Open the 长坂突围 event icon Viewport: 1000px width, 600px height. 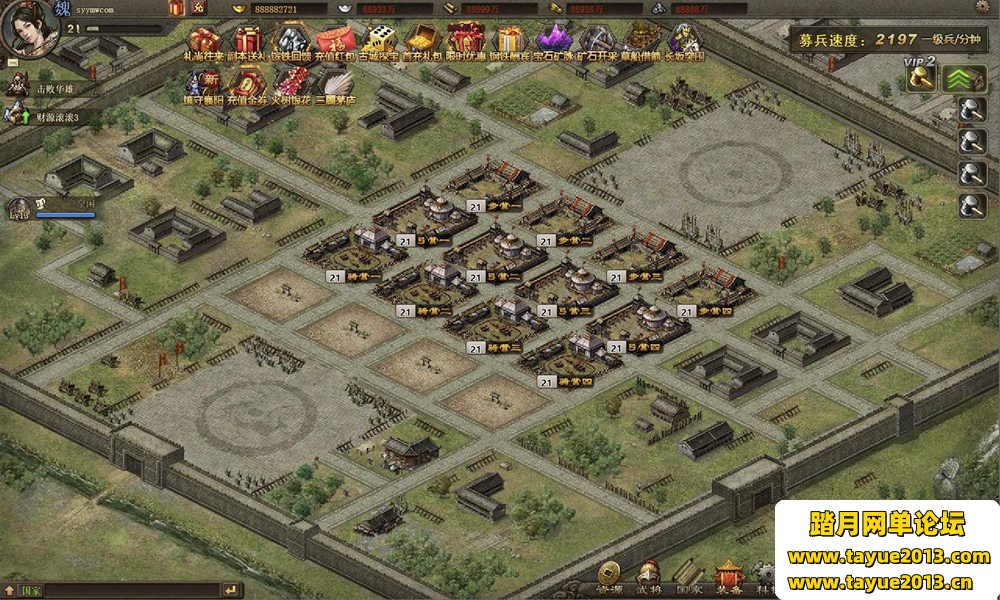[x=685, y=40]
